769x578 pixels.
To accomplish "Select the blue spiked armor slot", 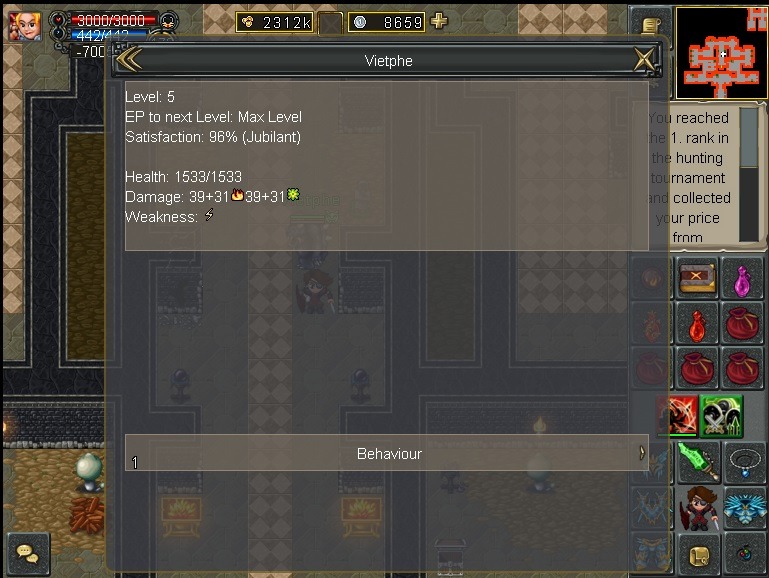I will 741,507.
